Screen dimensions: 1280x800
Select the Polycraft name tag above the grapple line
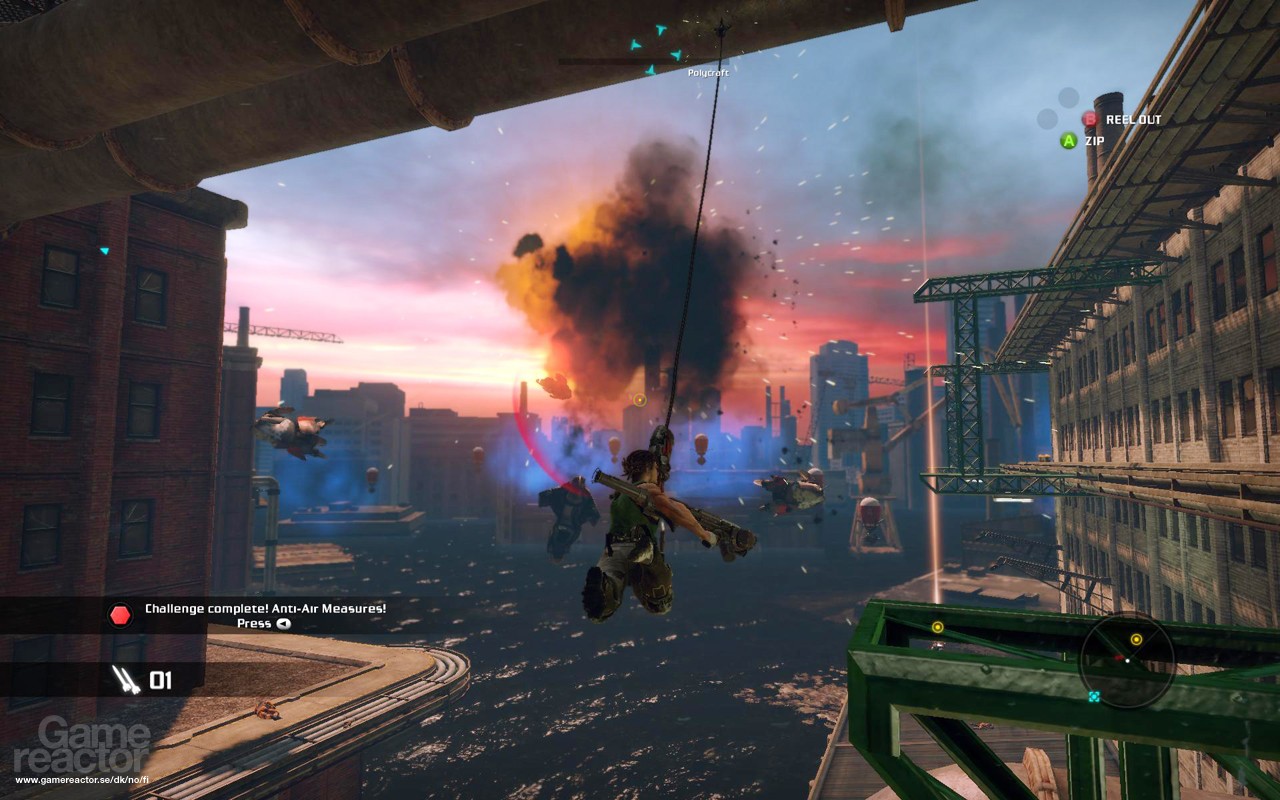(x=709, y=73)
